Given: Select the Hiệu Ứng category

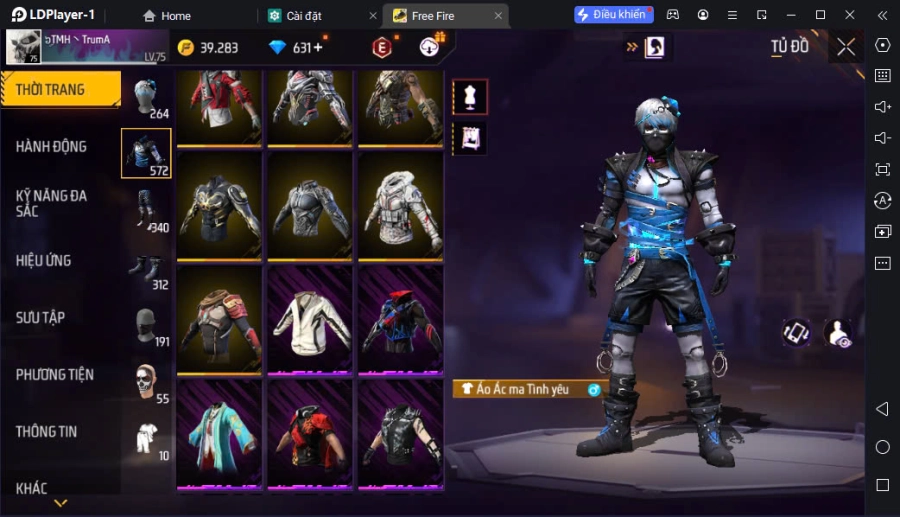Looking at the screenshot, I should (x=44, y=260).
